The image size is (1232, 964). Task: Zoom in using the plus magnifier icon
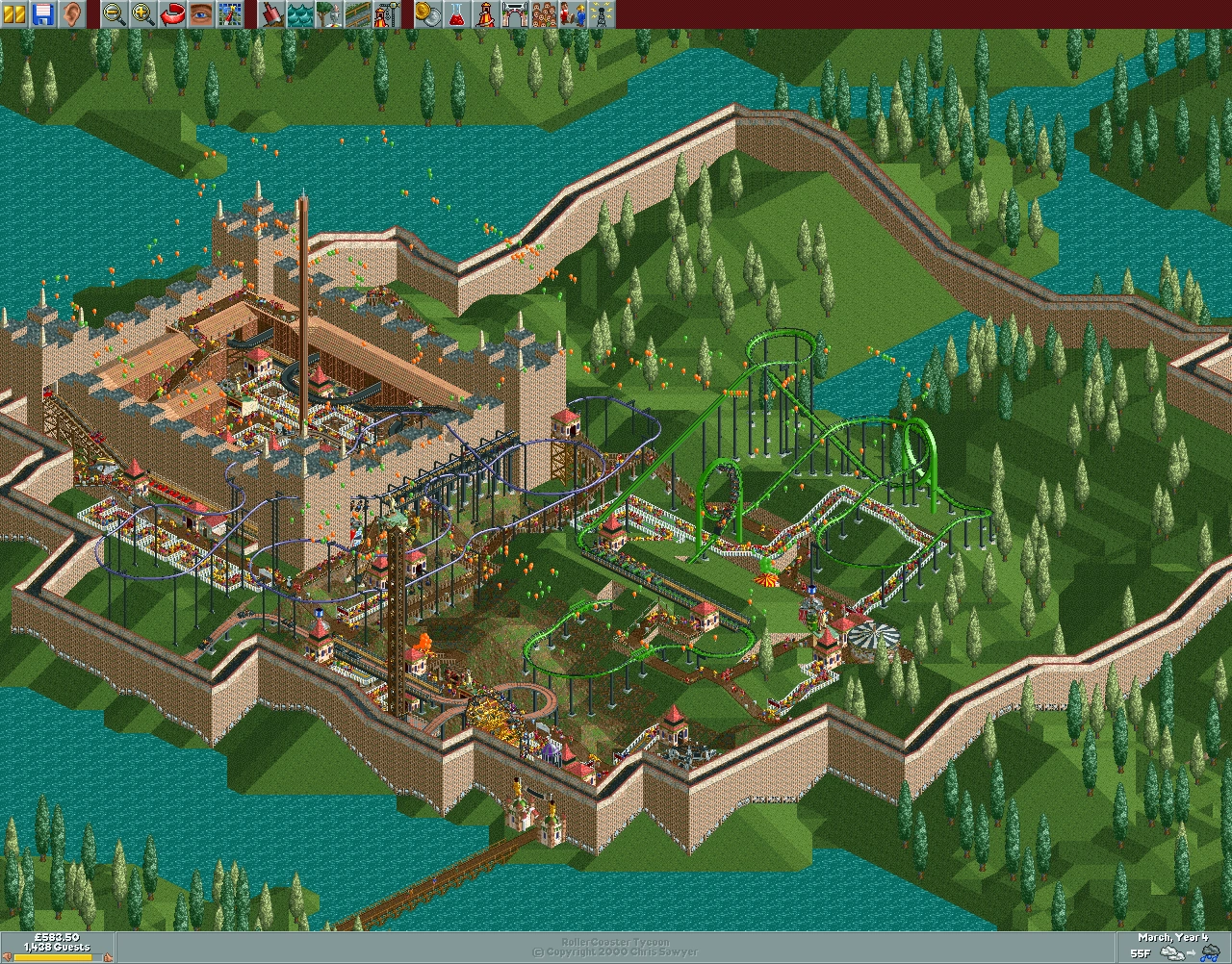(x=144, y=13)
